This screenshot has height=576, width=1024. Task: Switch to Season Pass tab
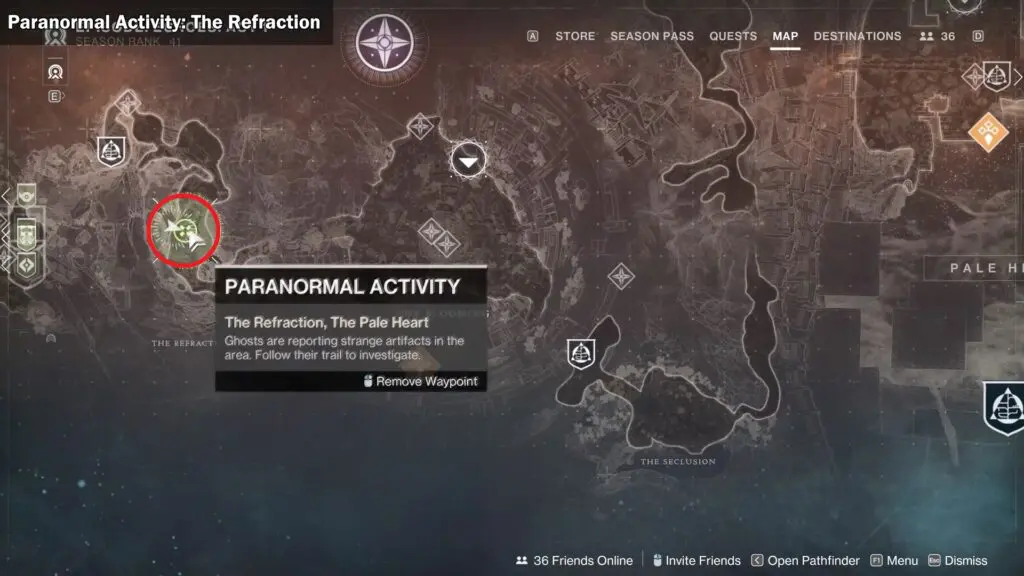pyautogui.click(x=651, y=36)
